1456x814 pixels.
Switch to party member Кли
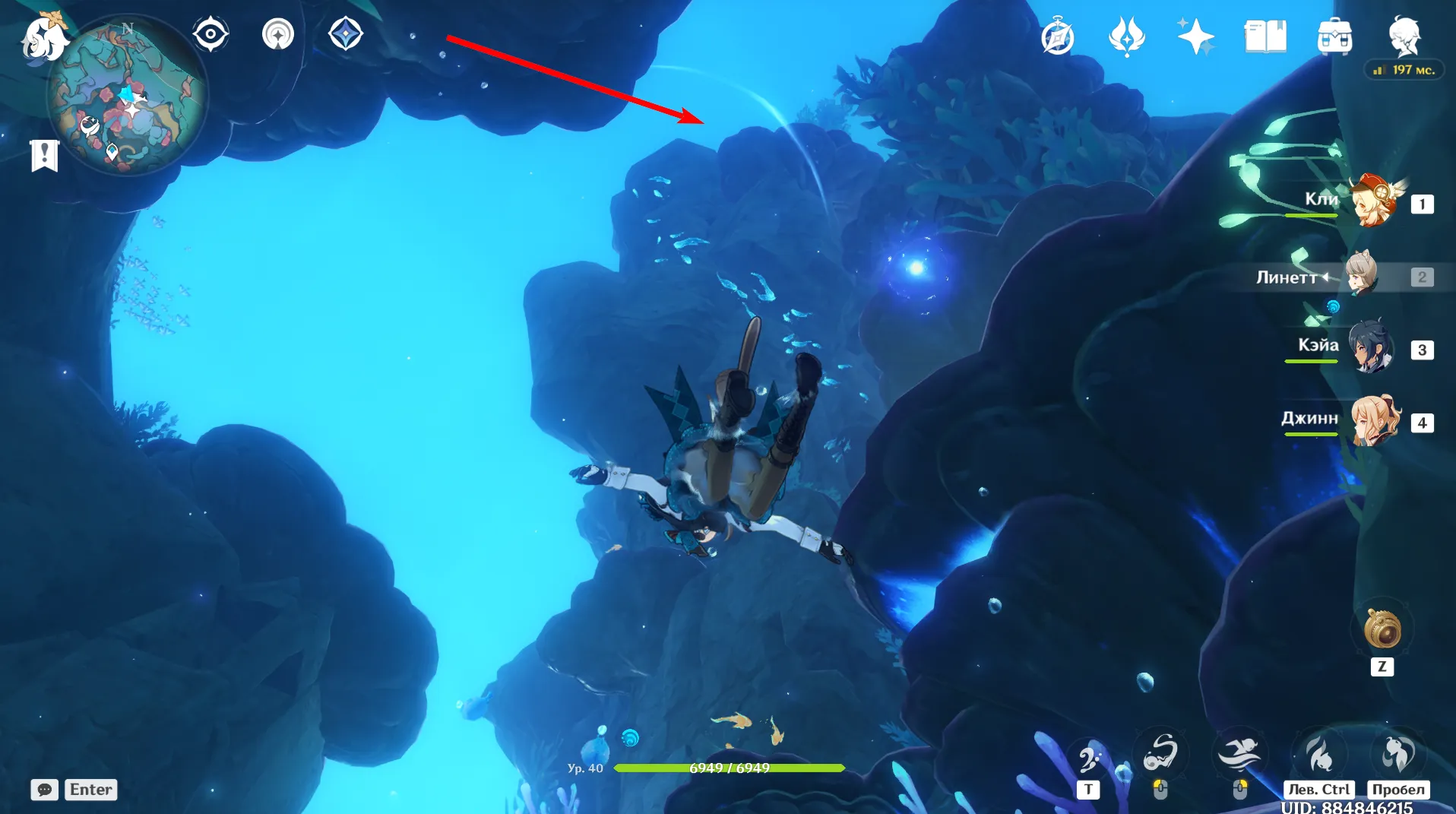(x=1374, y=202)
